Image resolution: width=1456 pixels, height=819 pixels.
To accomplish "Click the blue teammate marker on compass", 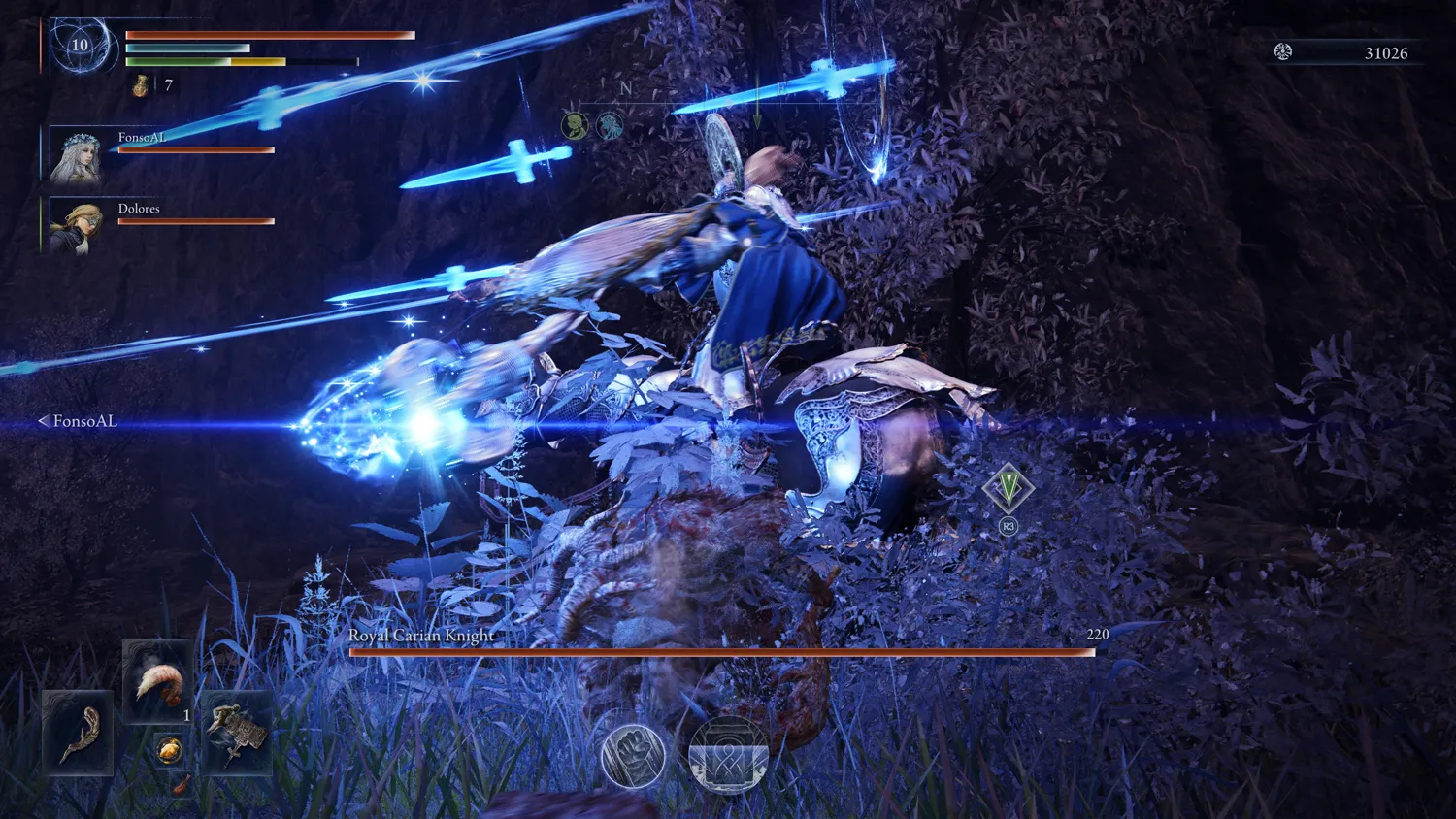I will pyautogui.click(x=610, y=125).
